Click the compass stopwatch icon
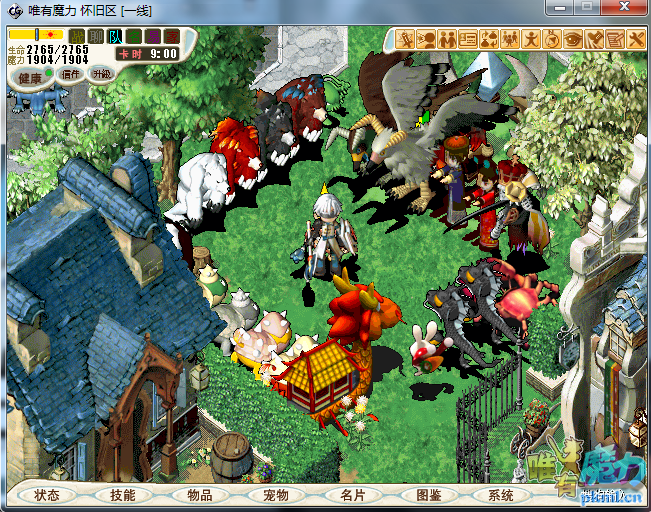The height and width of the screenshot is (512, 651). (x=551, y=39)
